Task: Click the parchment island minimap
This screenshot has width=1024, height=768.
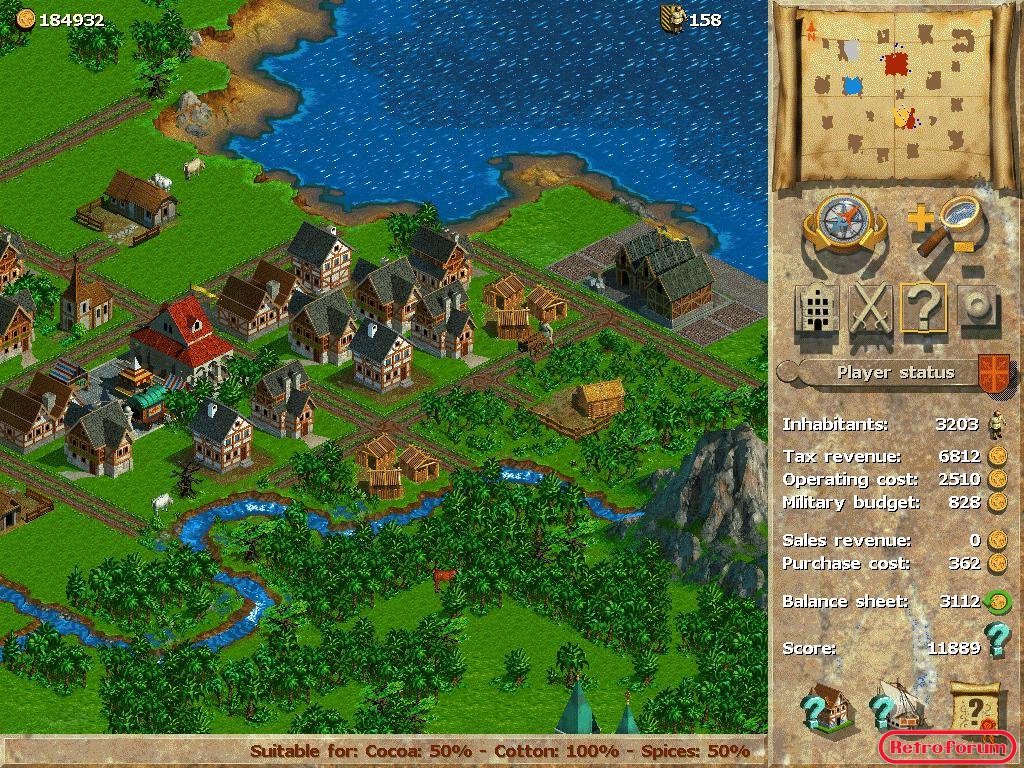Action: tap(895, 92)
